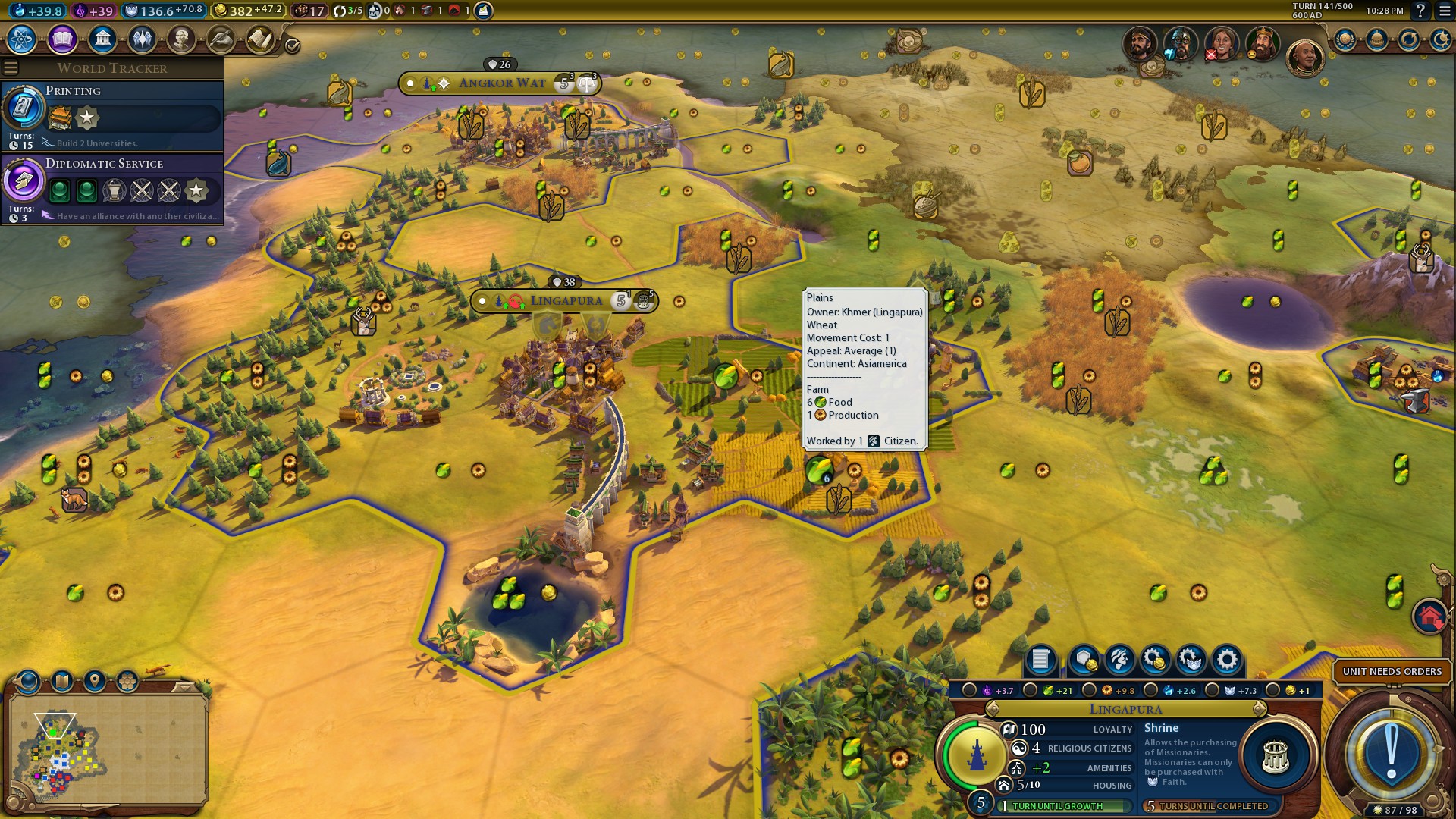Image resolution: width=1456 pixels, height=819 pixels.
Task: Open the Civilopedia question mark button
Action: tap(1420, 11)
